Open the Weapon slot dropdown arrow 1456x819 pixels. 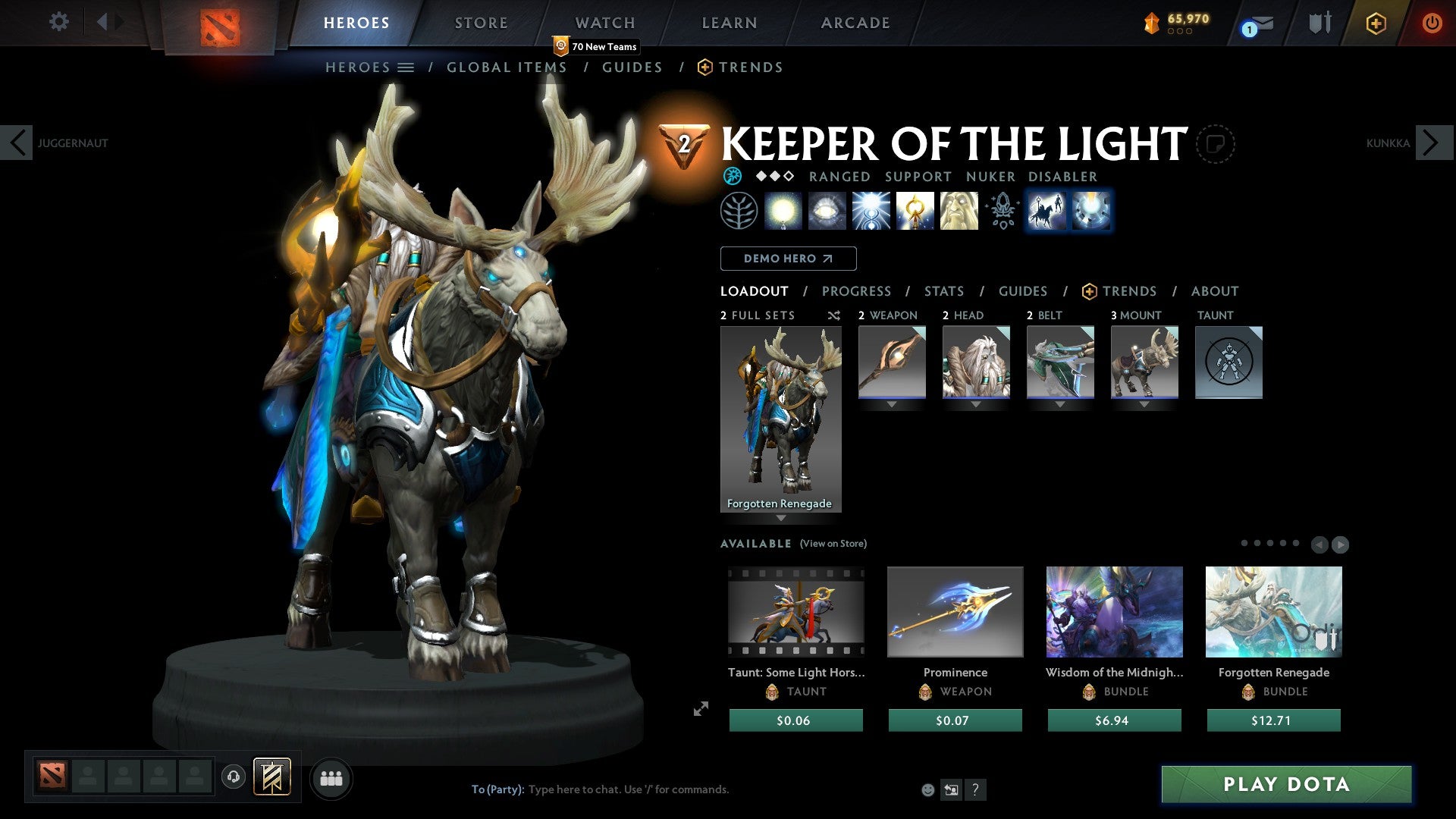(891, 404)
